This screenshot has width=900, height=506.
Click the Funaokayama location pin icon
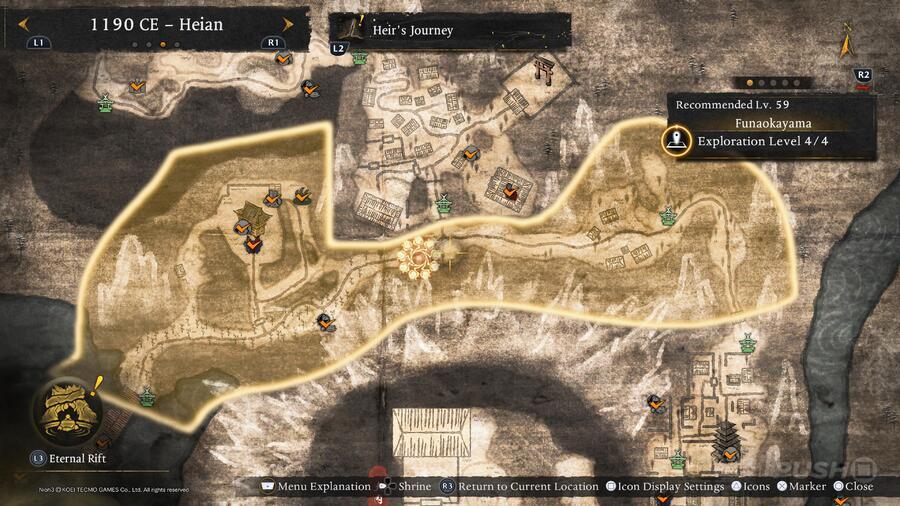click(x=679, y=141)
